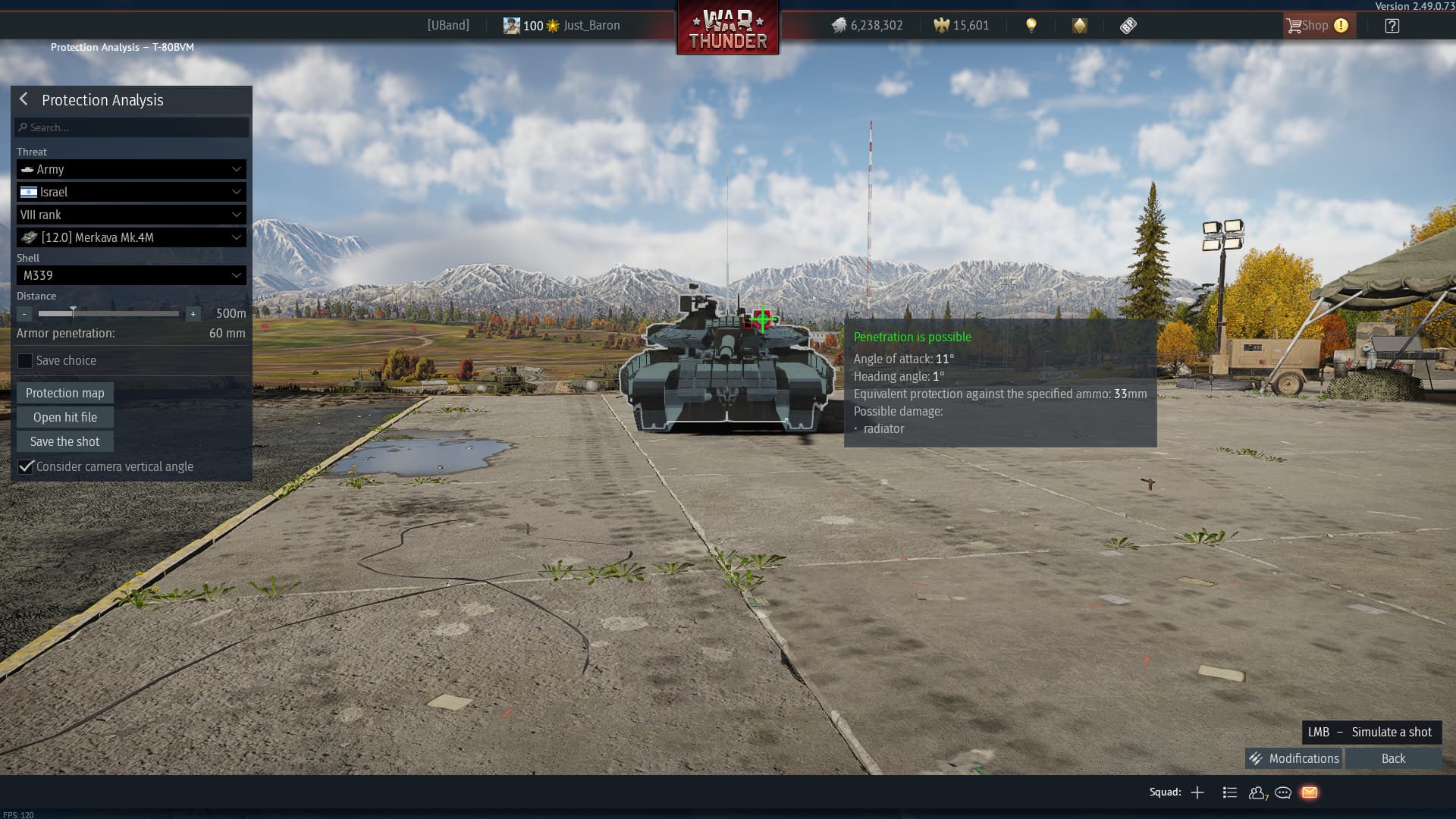The image size is (1456, 819).
Task: Open the question mark help button
Action: pos(1392,26)
